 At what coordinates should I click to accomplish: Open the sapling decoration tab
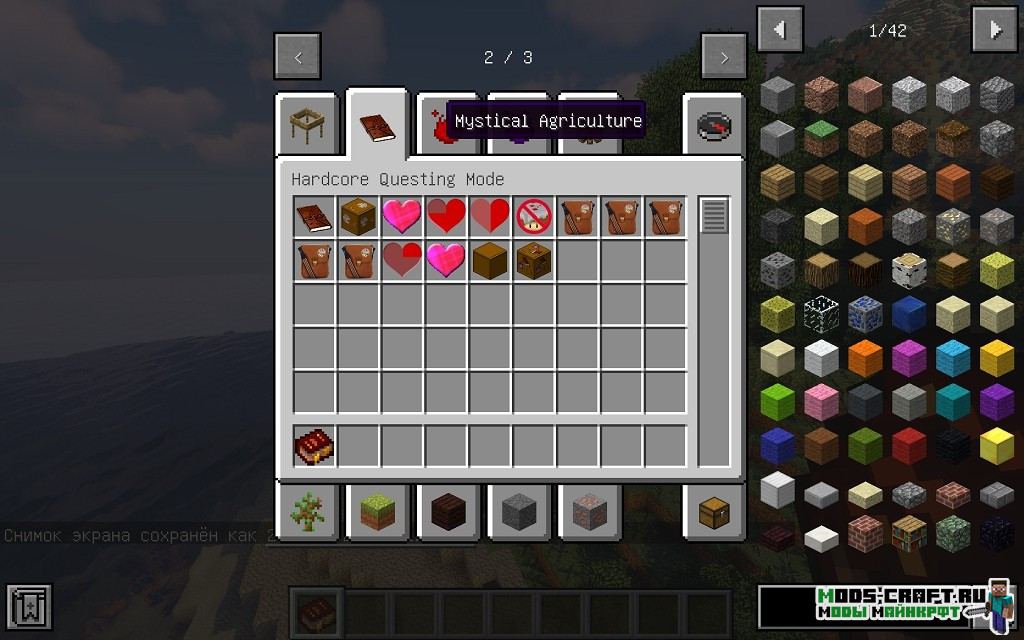click(x=306, y=512)
